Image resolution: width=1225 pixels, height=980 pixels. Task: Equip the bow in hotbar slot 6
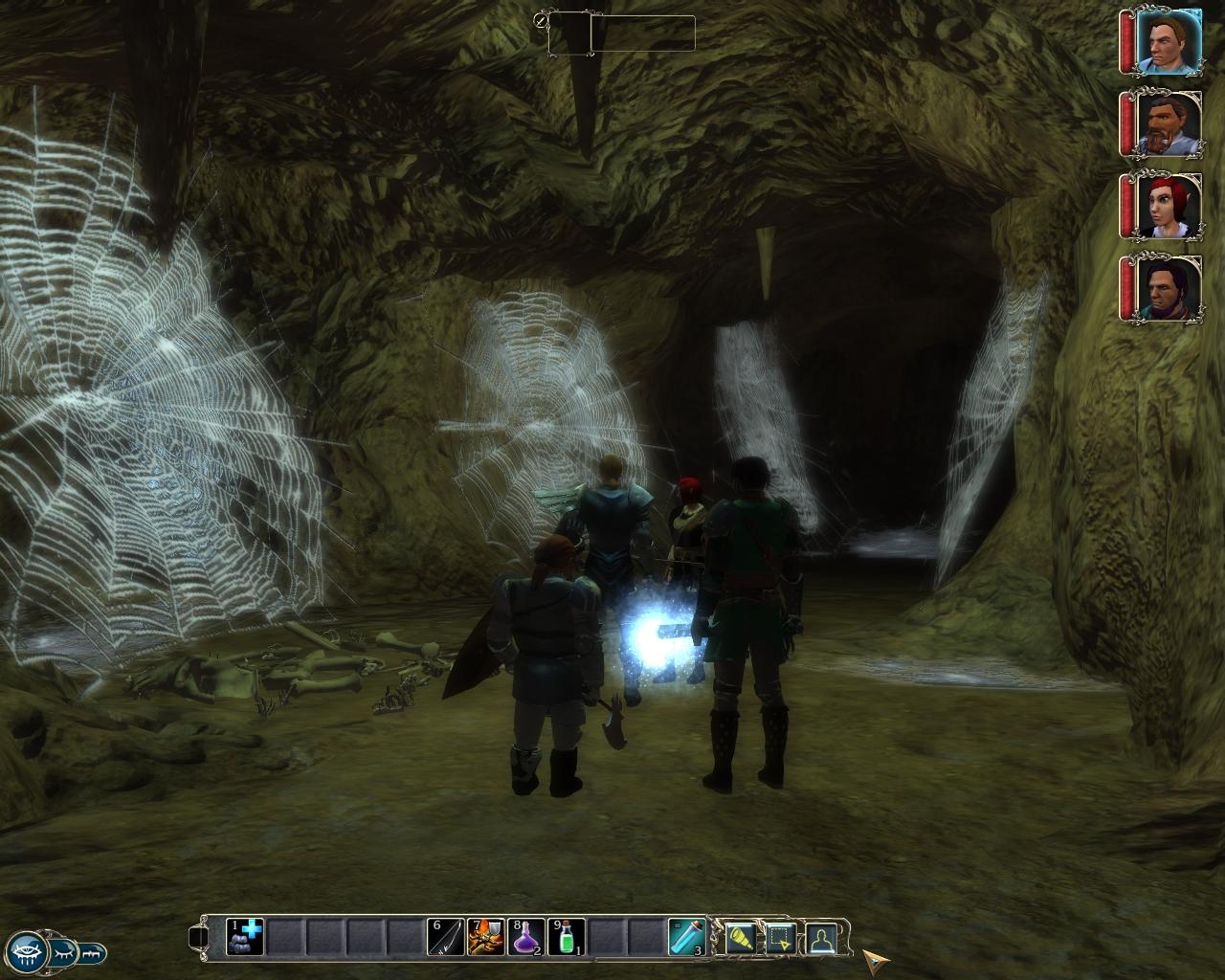[446, 937]
